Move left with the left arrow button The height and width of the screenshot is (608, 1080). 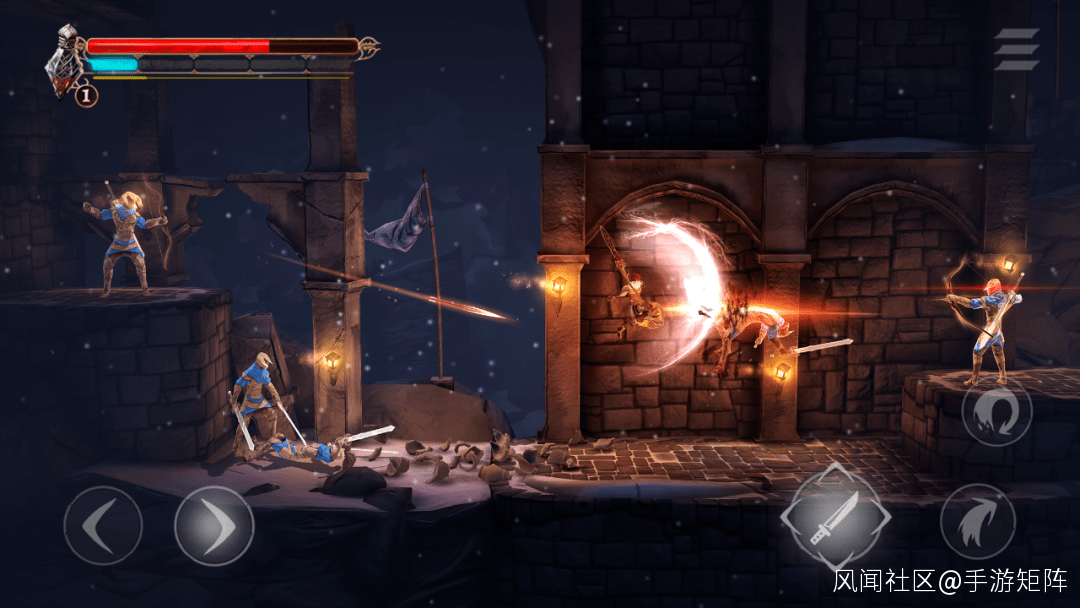click(x=103, y=525)
